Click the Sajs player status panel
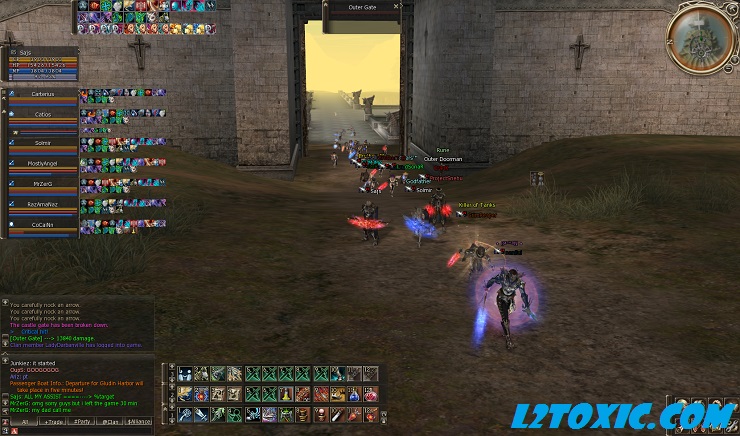This screenshot has height=436, width=740. coord(40,61)
